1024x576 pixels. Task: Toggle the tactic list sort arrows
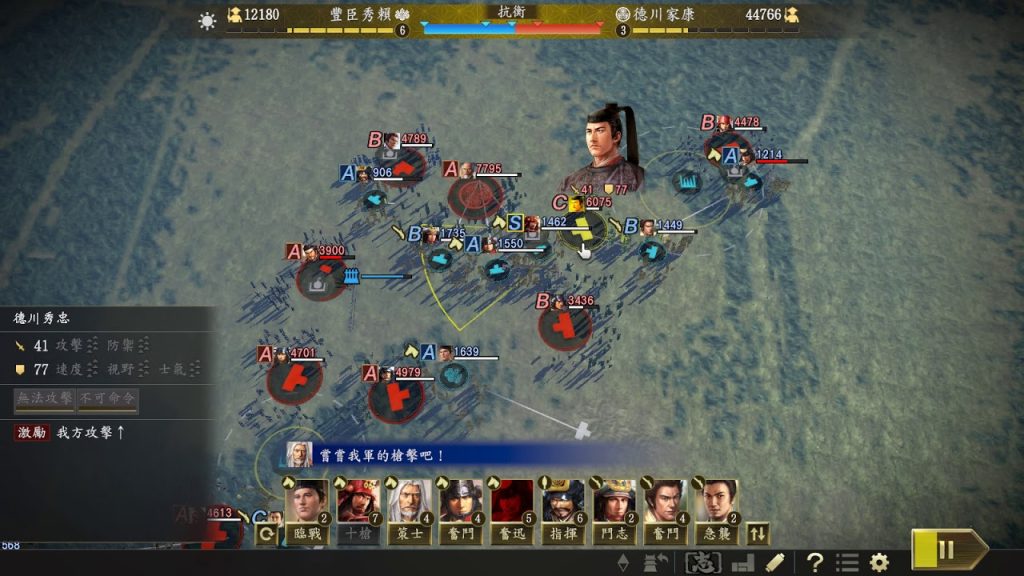point(759,534)
